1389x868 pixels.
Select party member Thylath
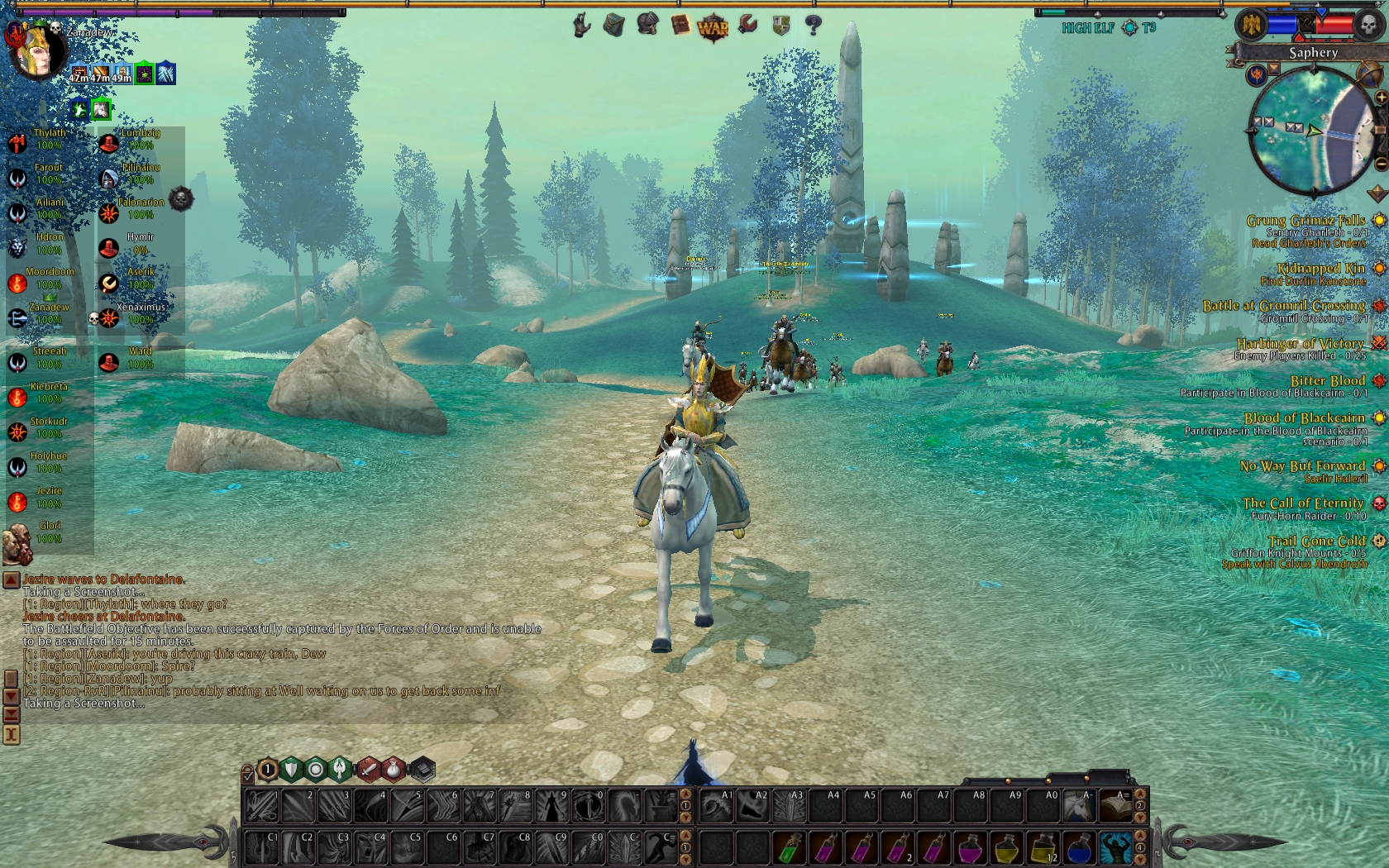(x=48, y=139)
